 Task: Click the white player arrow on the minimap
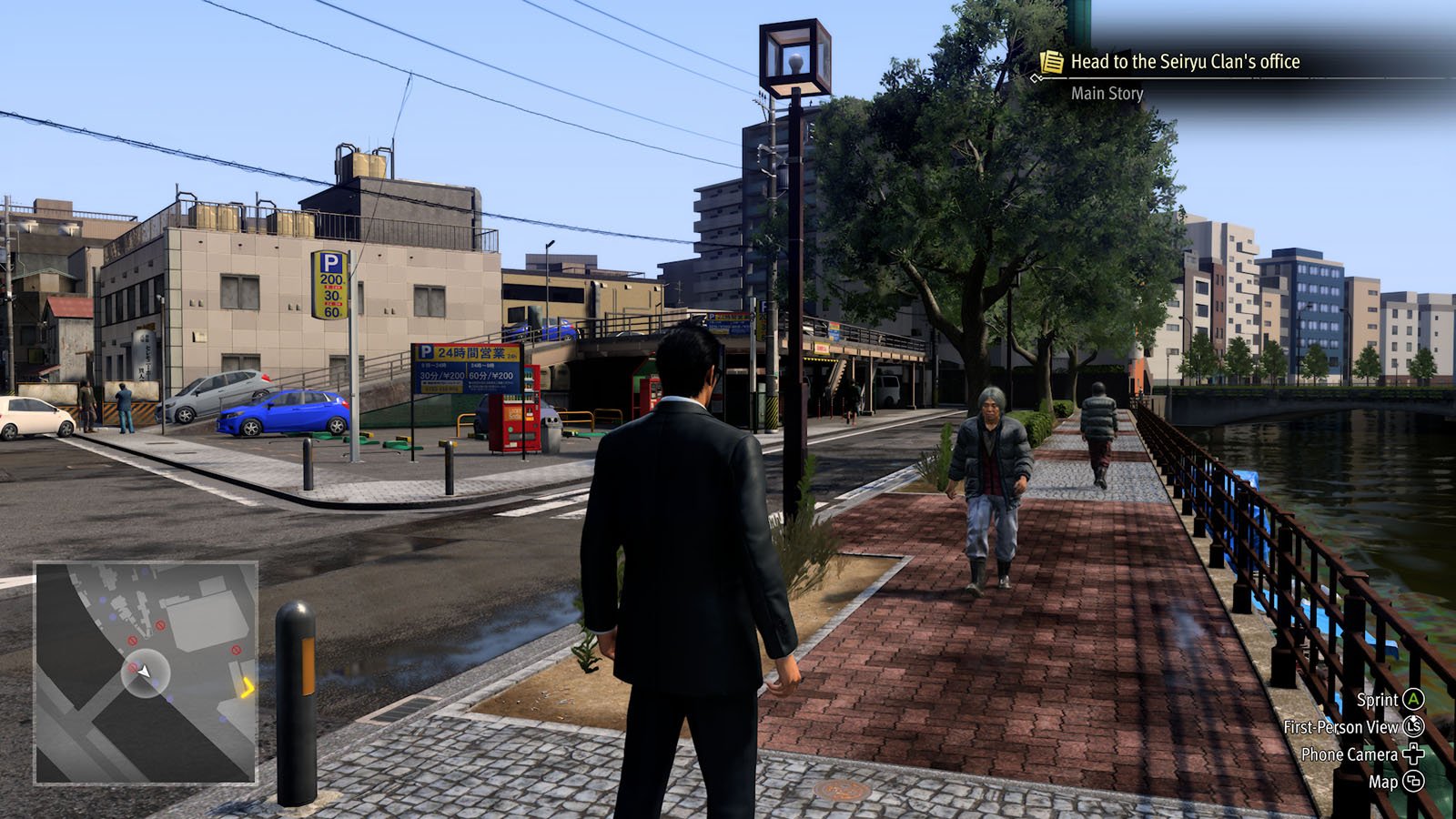pyautogui.click(x=143, y=672)
